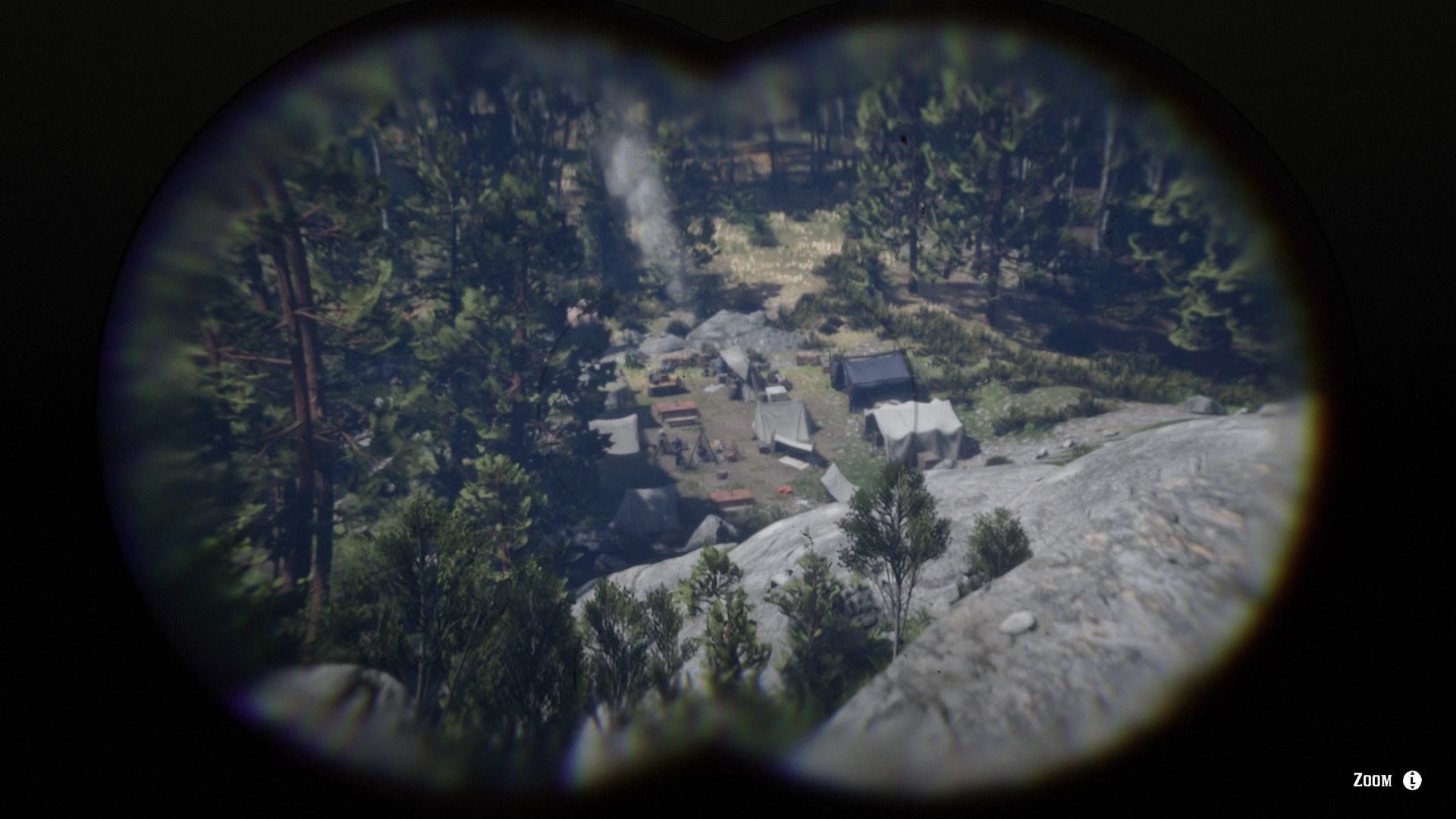Click the red cloth on the ground

point(783,491)
